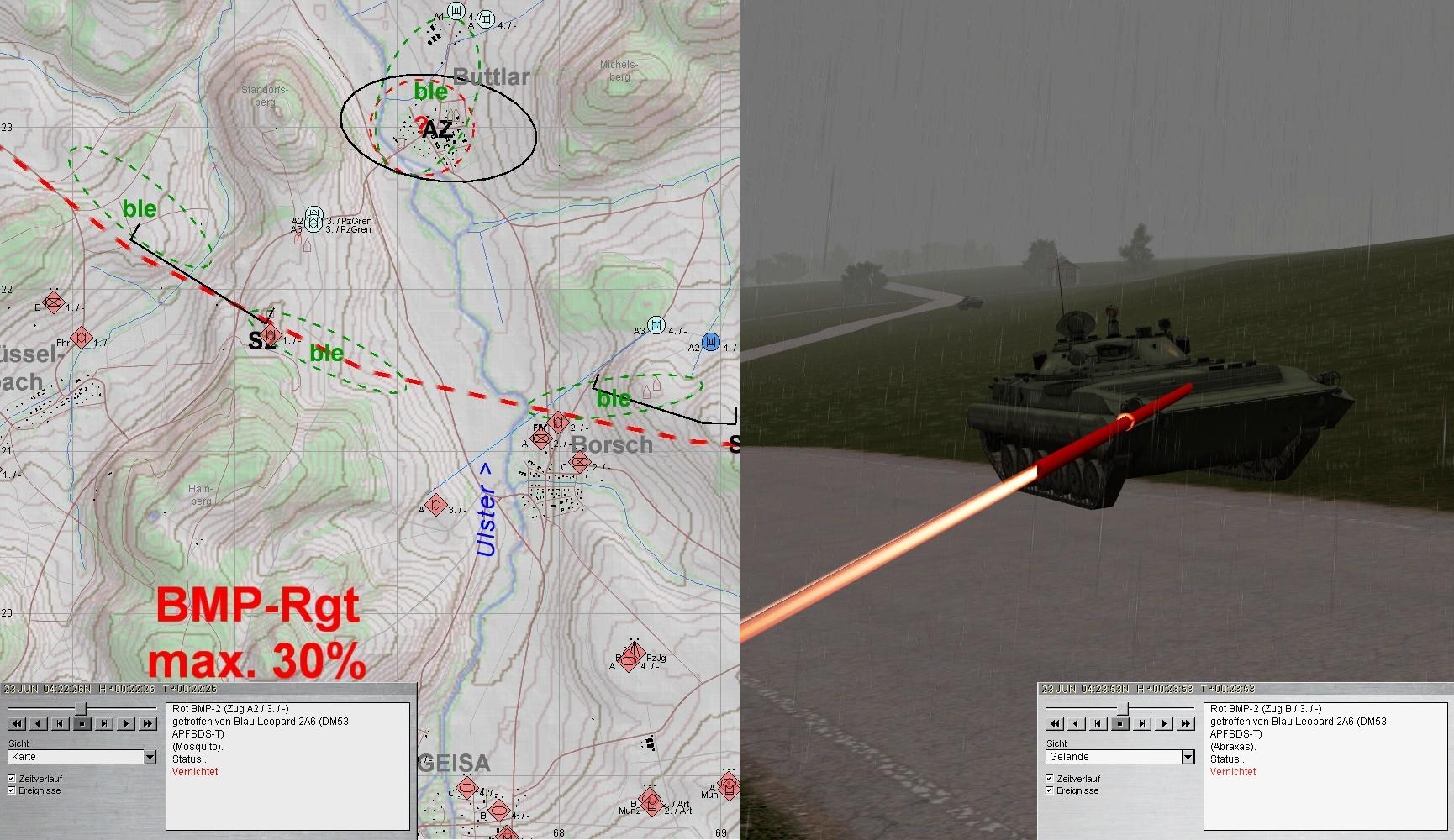Viewport: 1454px width, 840px height.
Task: Rewind fast in the Karte panel replay
Action: click(x=17, y=723)
